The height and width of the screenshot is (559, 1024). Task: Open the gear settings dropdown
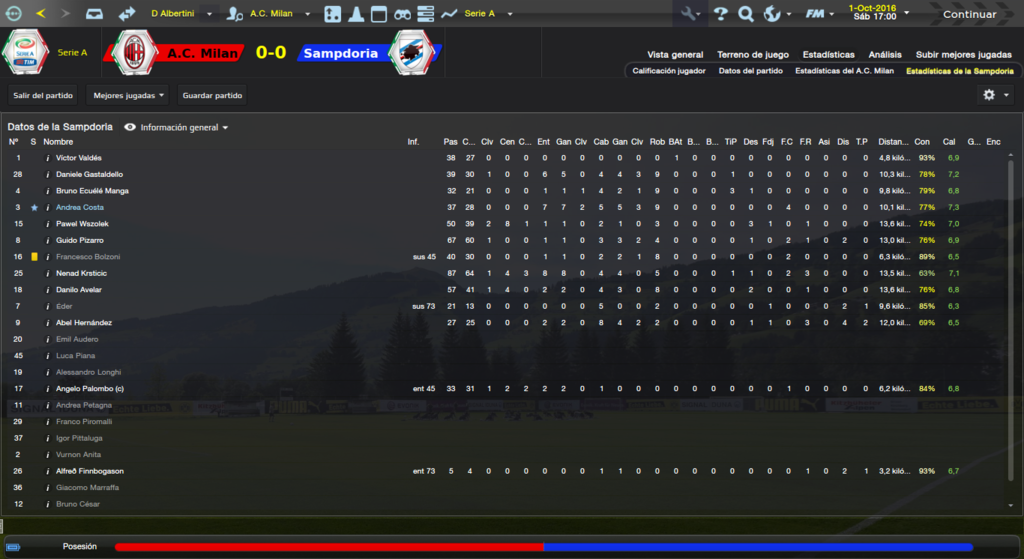[x=996, y=95]
